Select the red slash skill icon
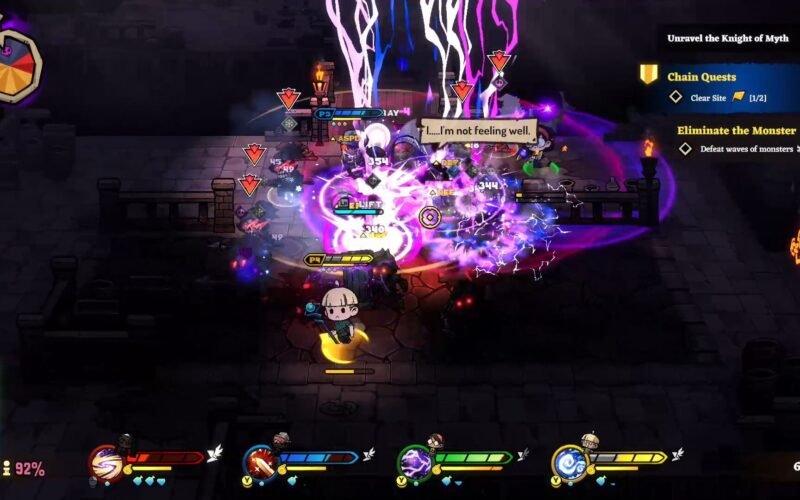 105,463
